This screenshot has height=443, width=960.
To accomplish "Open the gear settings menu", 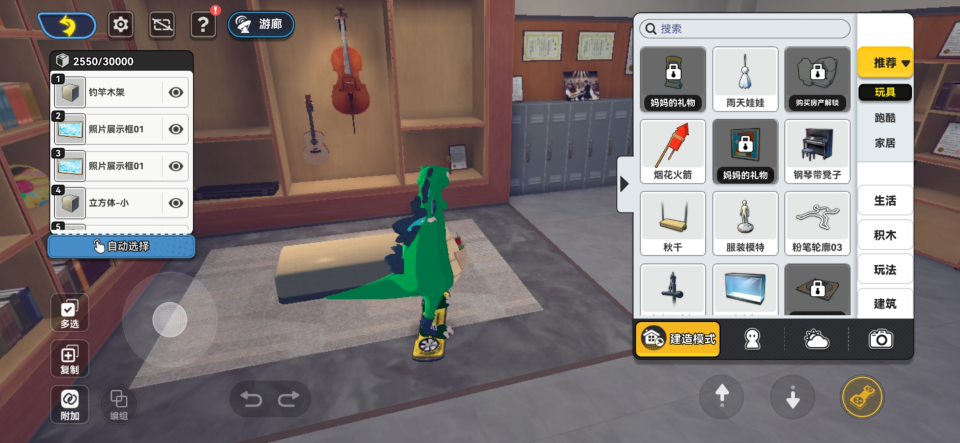I will [x=121, y=25].
